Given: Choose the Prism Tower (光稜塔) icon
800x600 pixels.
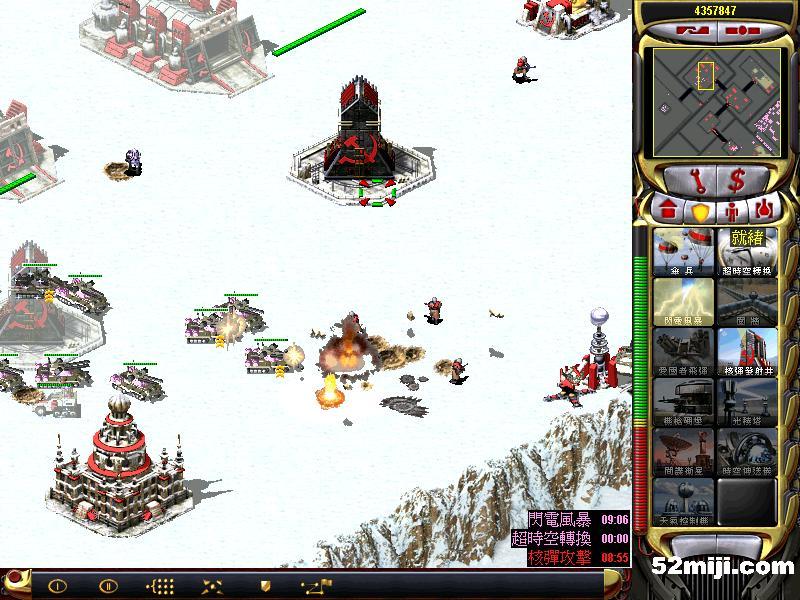Looking at the screenshot, I should click(x=746, y=402).
